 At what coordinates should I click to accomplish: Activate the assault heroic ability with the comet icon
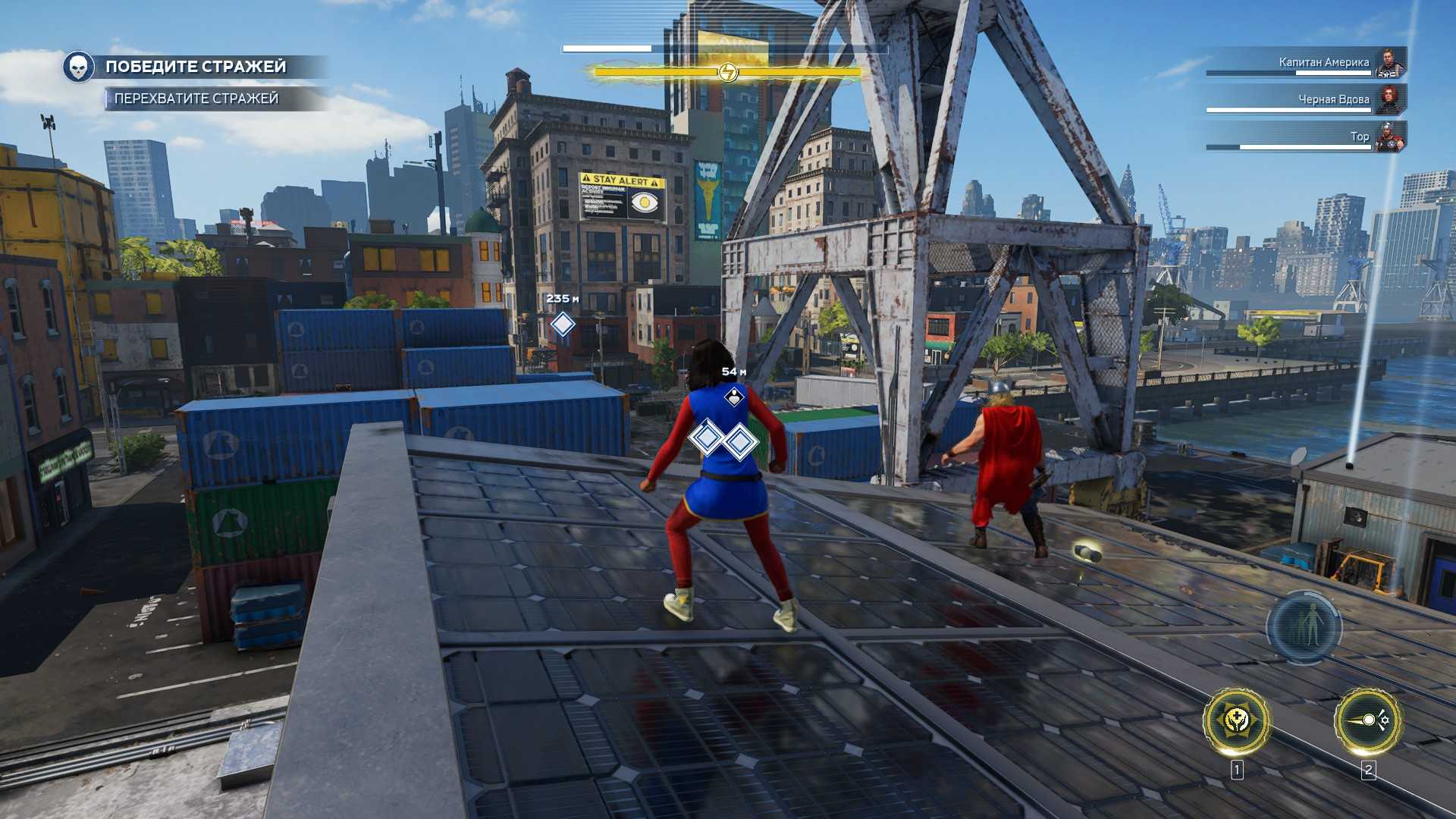[x=1368, y=720]
